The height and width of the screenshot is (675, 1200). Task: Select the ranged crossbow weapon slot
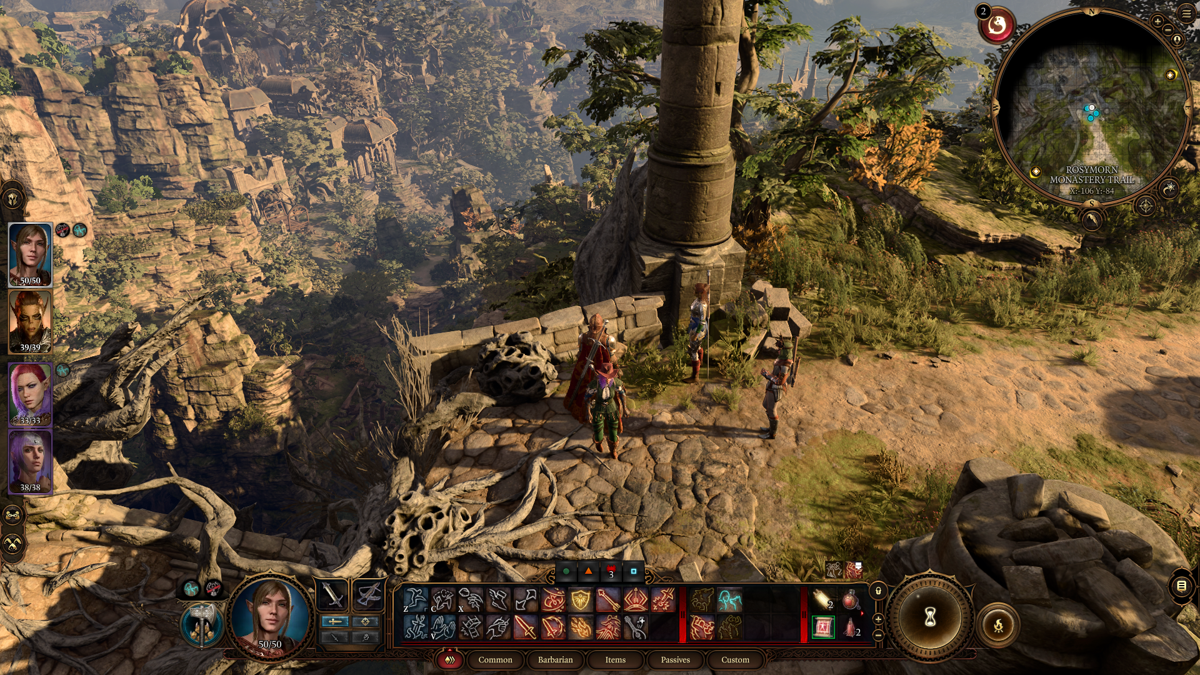pyautogui.click(x=368, y=595)
